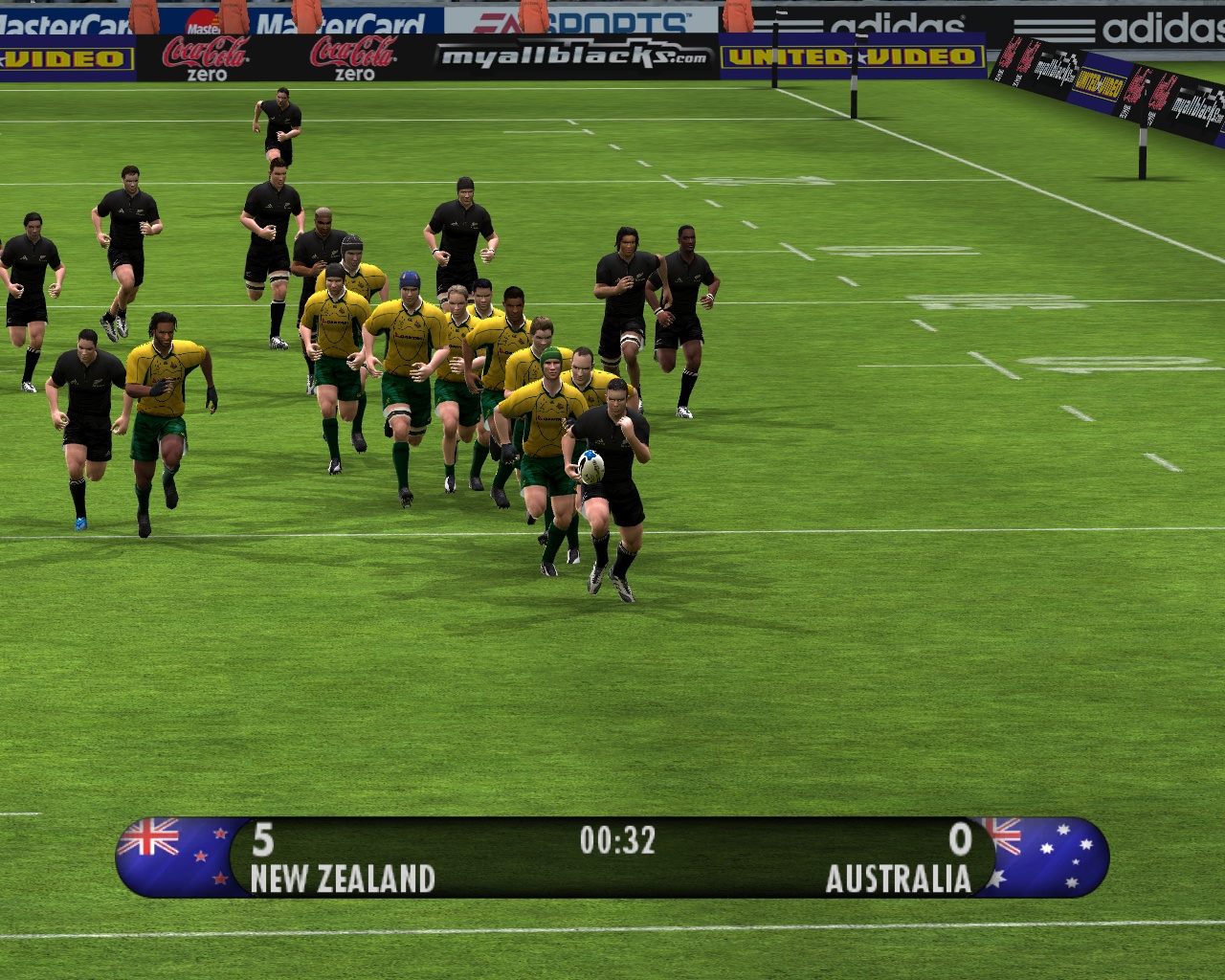
Task: Click the New Zealand score of 5
Action: (265, 841)
